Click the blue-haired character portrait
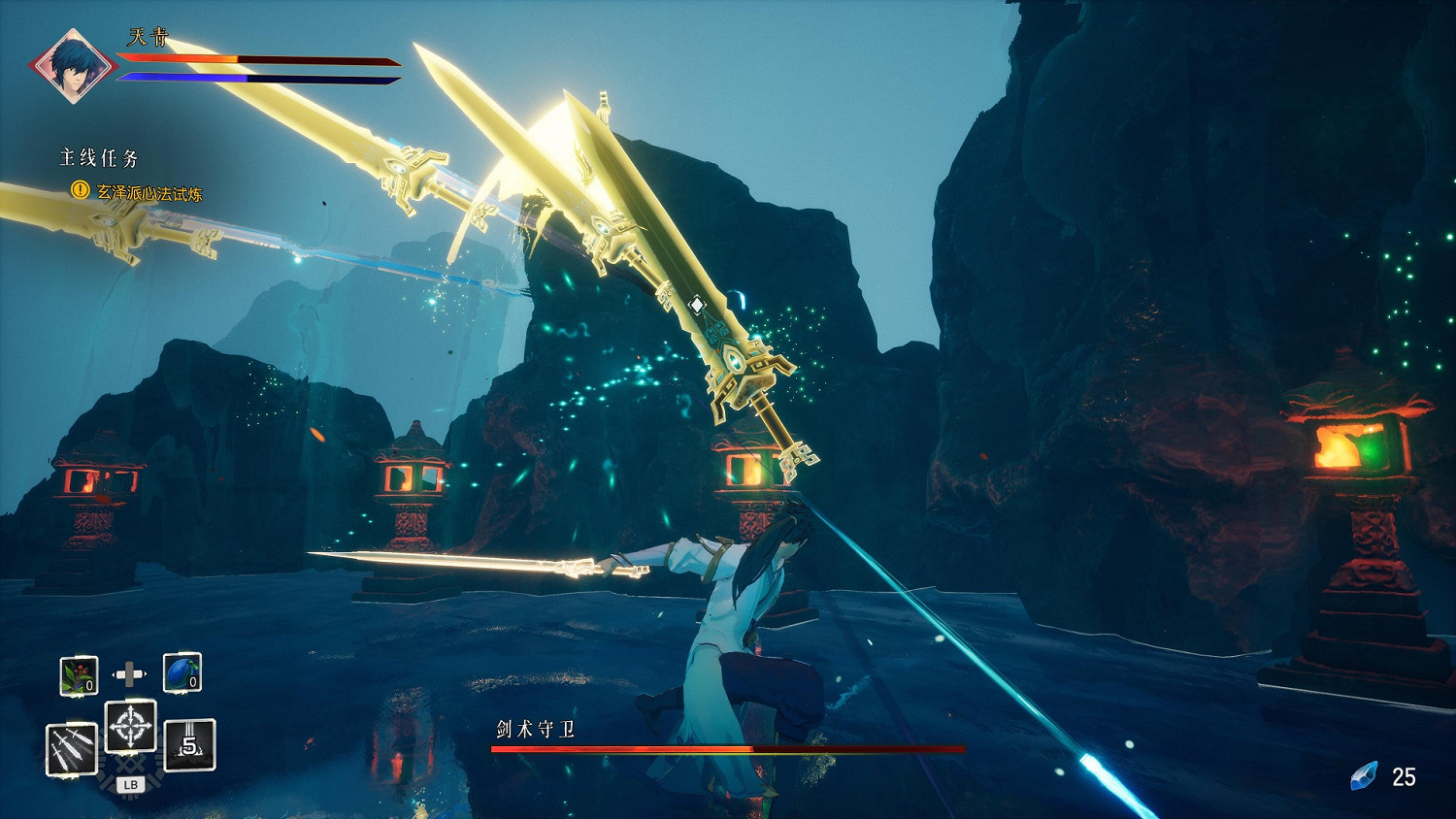1456x819 pixels. (x=71, y=66)
